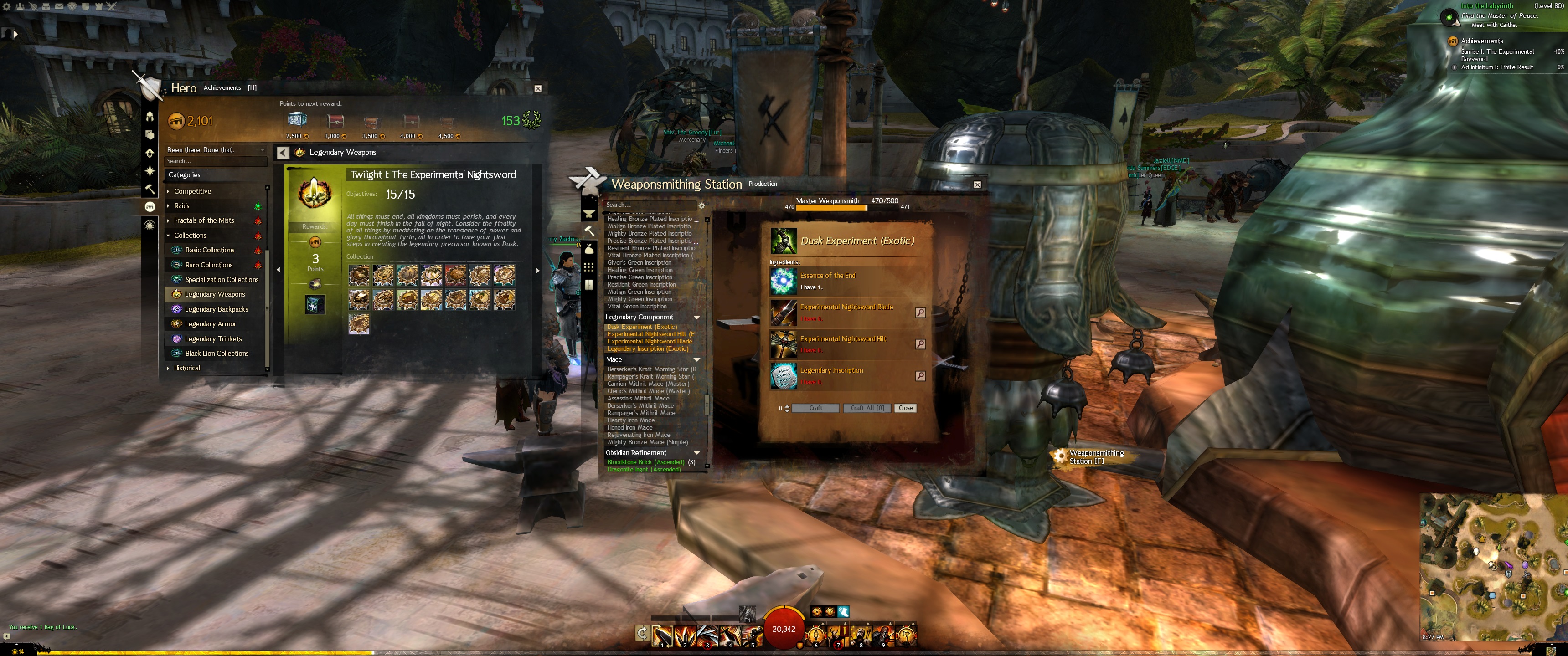1568x656 pixels.
Task: Pick Basic Collections in the category list
Action: 209,250
